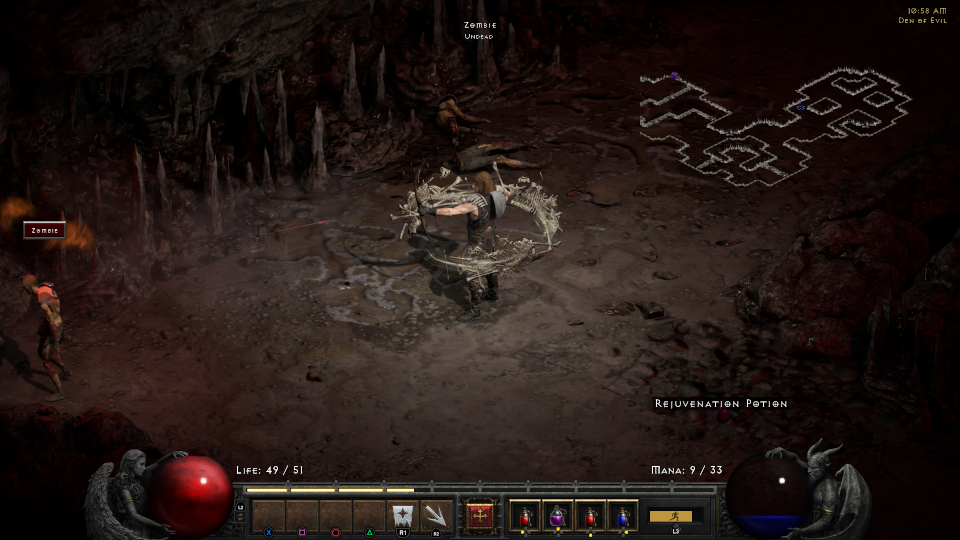960x540 pixels.
Task: Select the white banner skill slot
Action: pos(402,516)
